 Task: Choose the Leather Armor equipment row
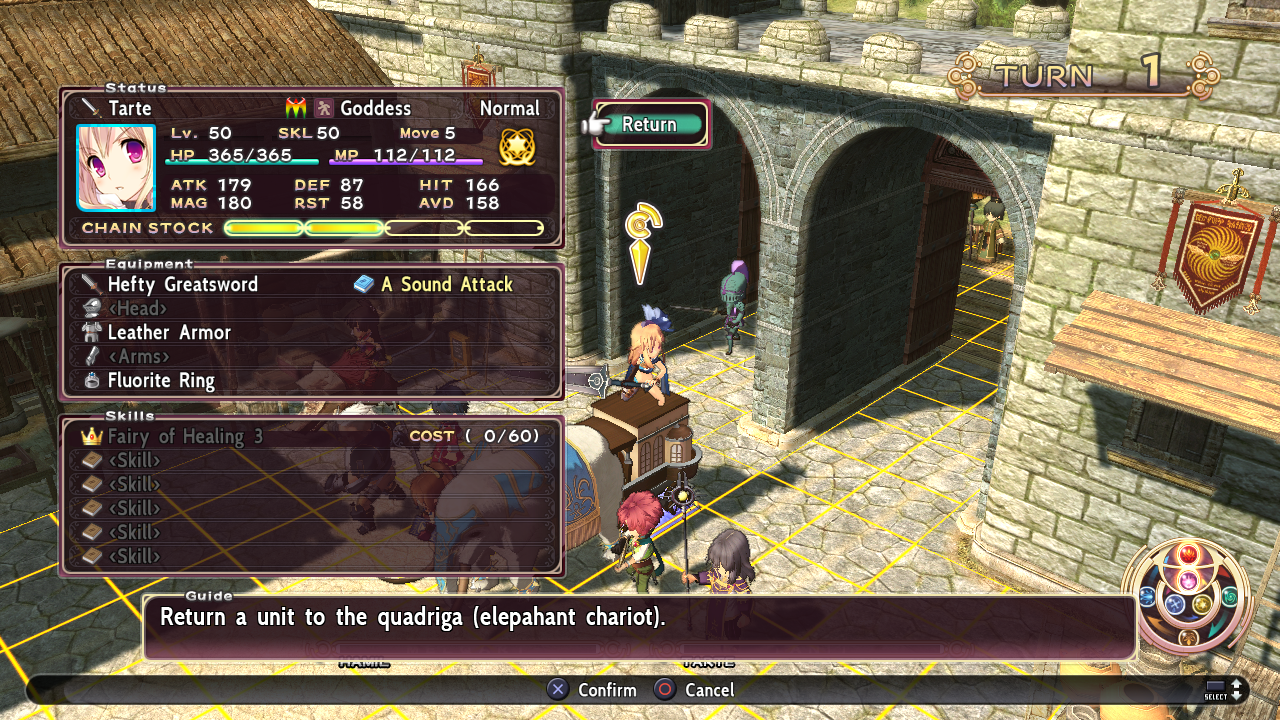[x=169, y=333]
